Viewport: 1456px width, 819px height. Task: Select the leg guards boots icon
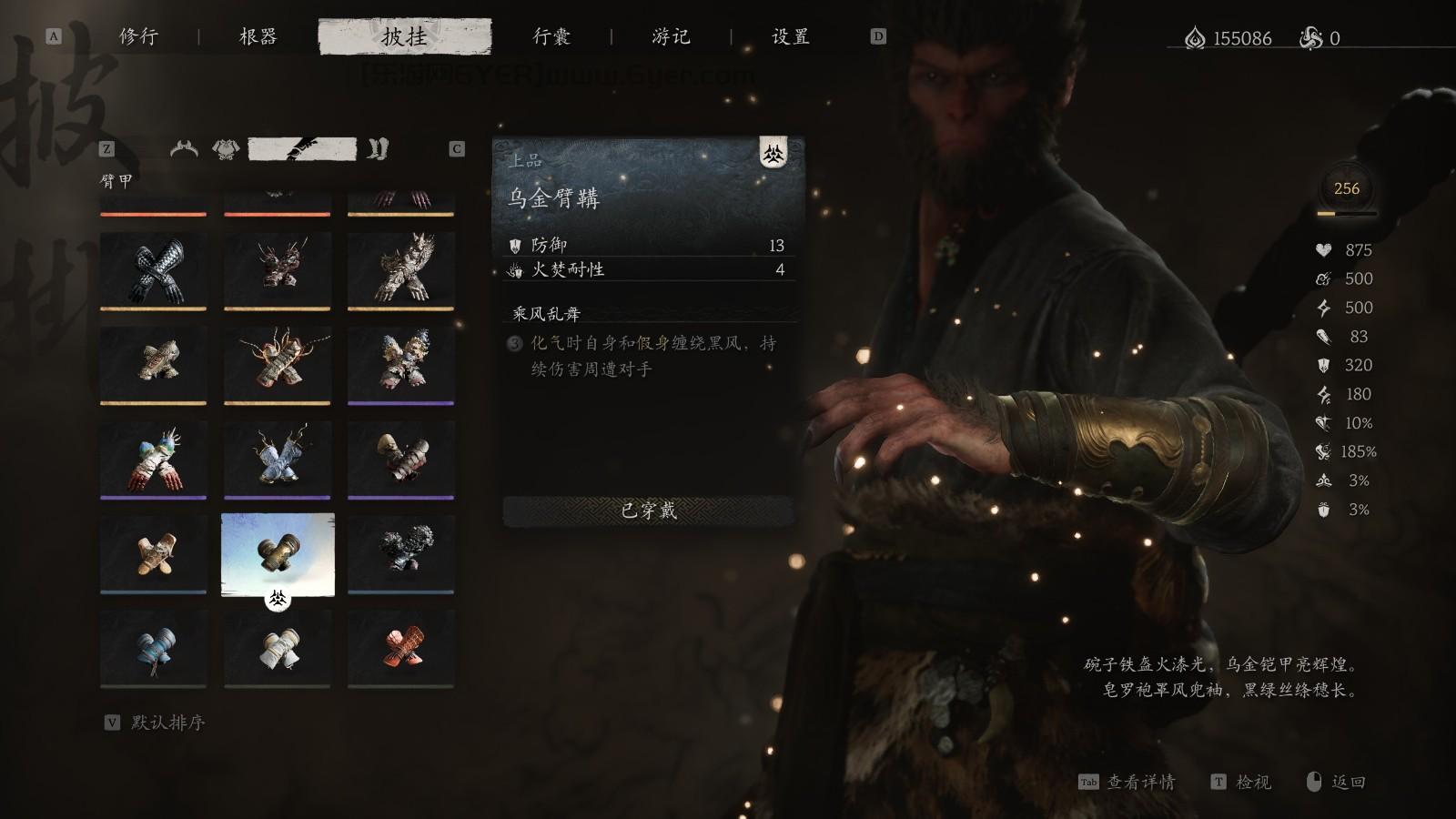click(x=378, y=148)
